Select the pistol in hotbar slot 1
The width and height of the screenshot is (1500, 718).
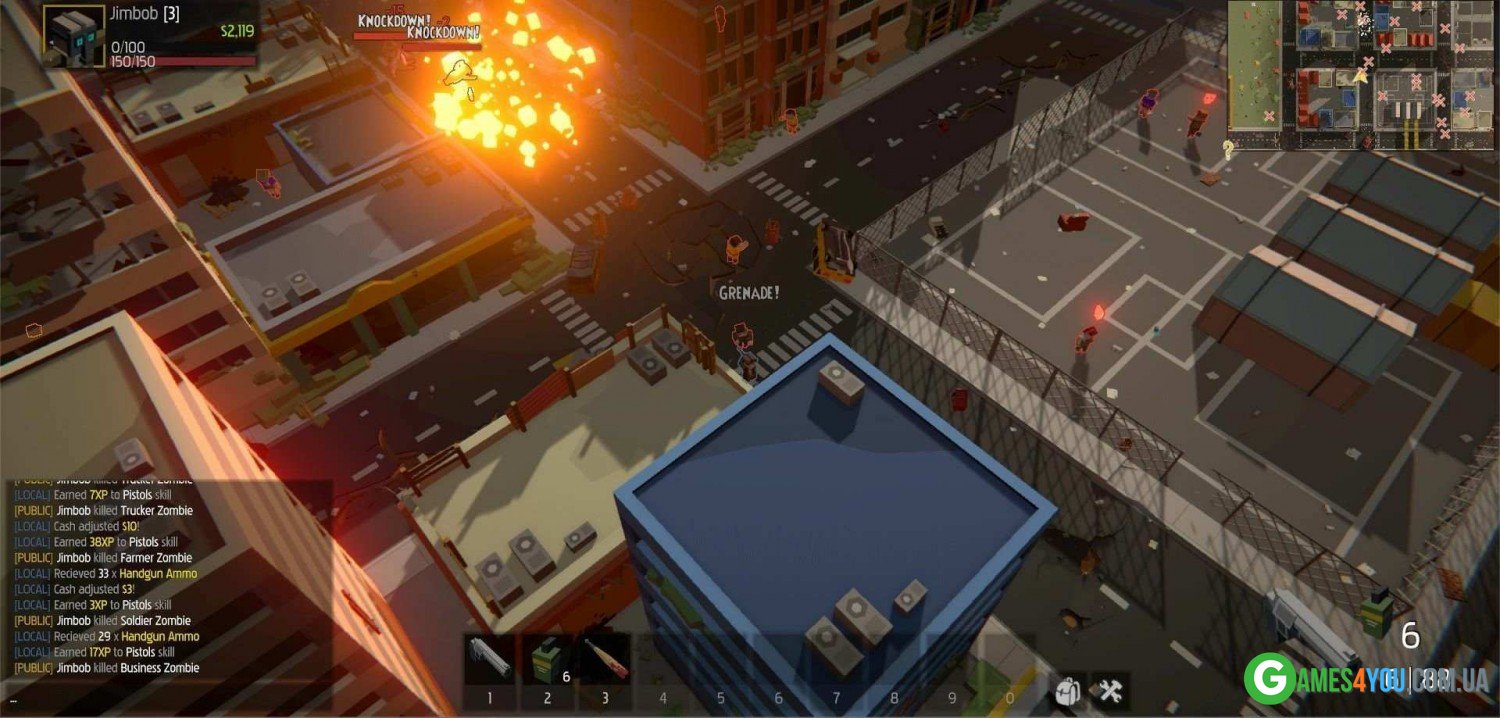pos(490,659)
